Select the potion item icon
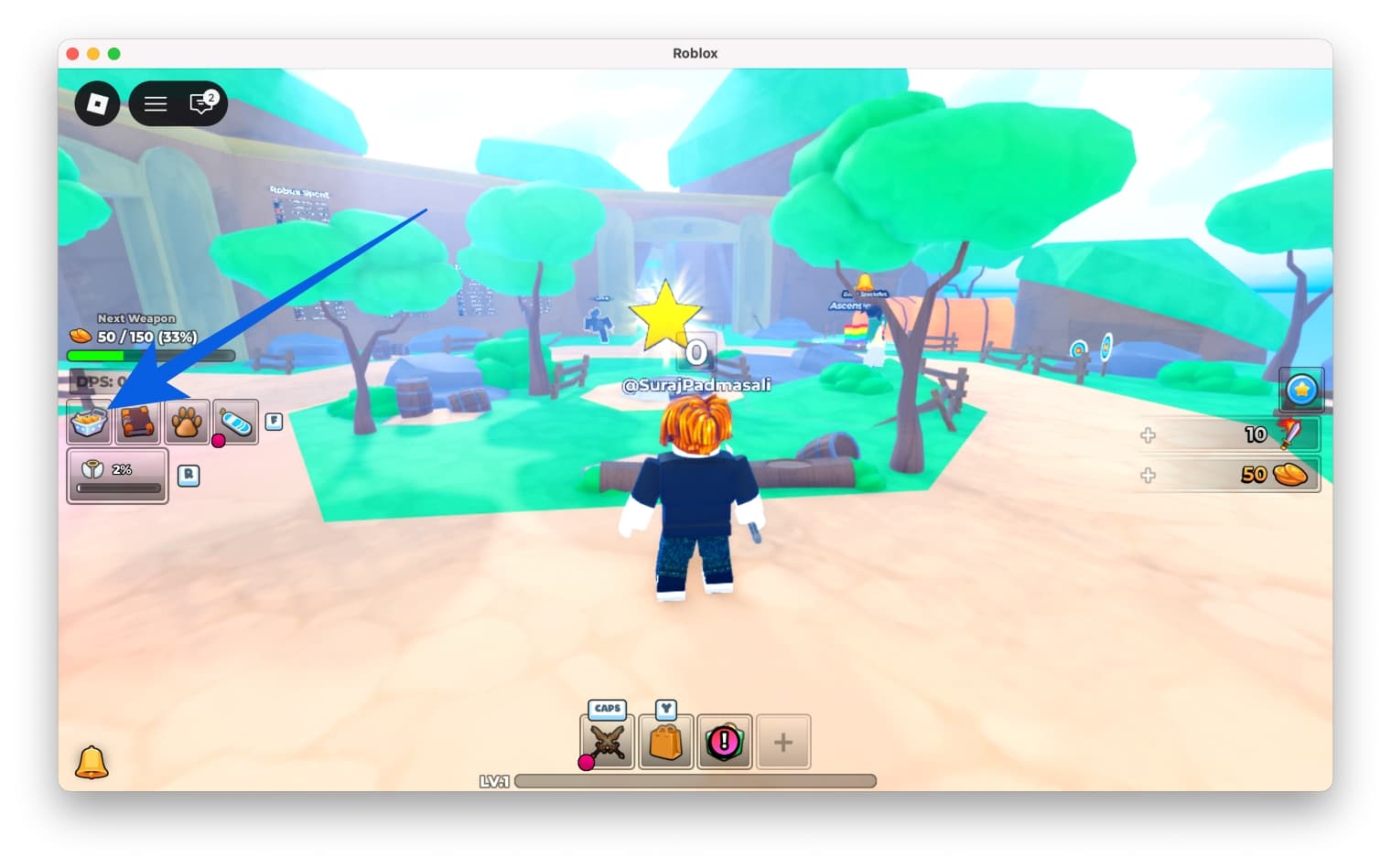The image size is (1391, 868). (235, 420)
